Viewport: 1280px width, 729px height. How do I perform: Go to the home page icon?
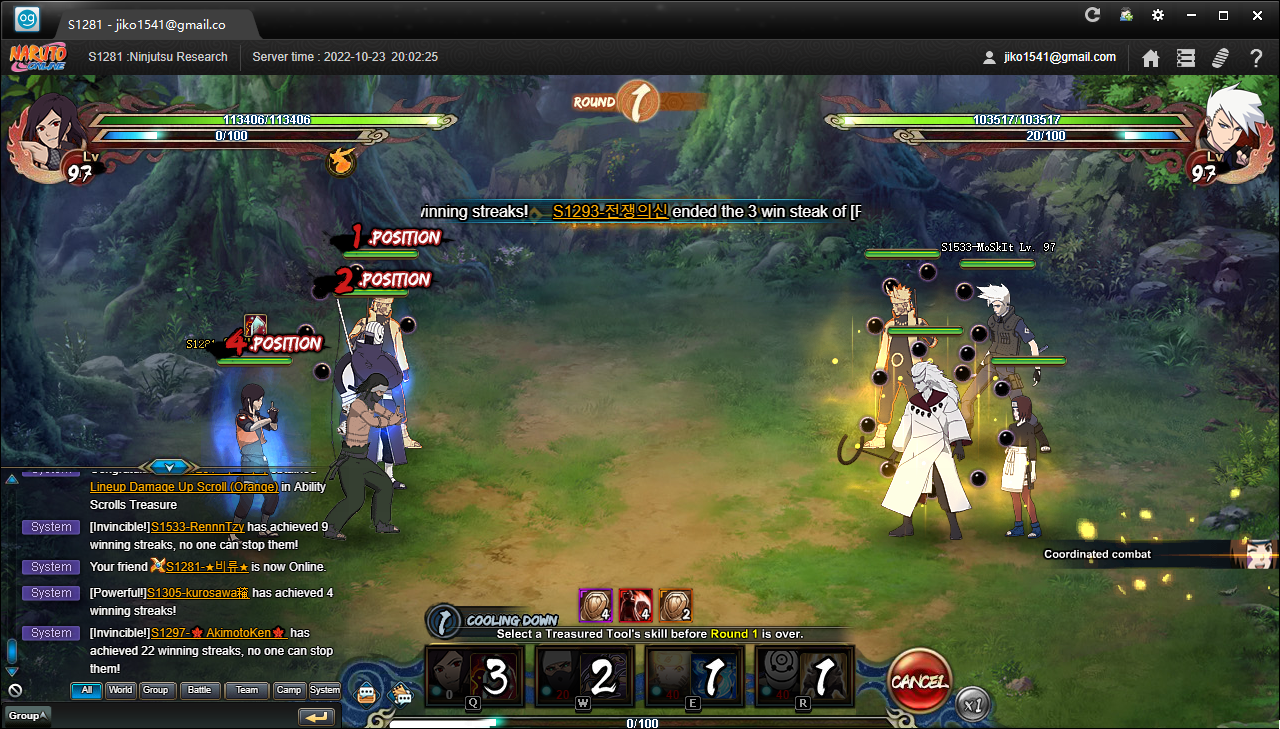coord(1151,58)
